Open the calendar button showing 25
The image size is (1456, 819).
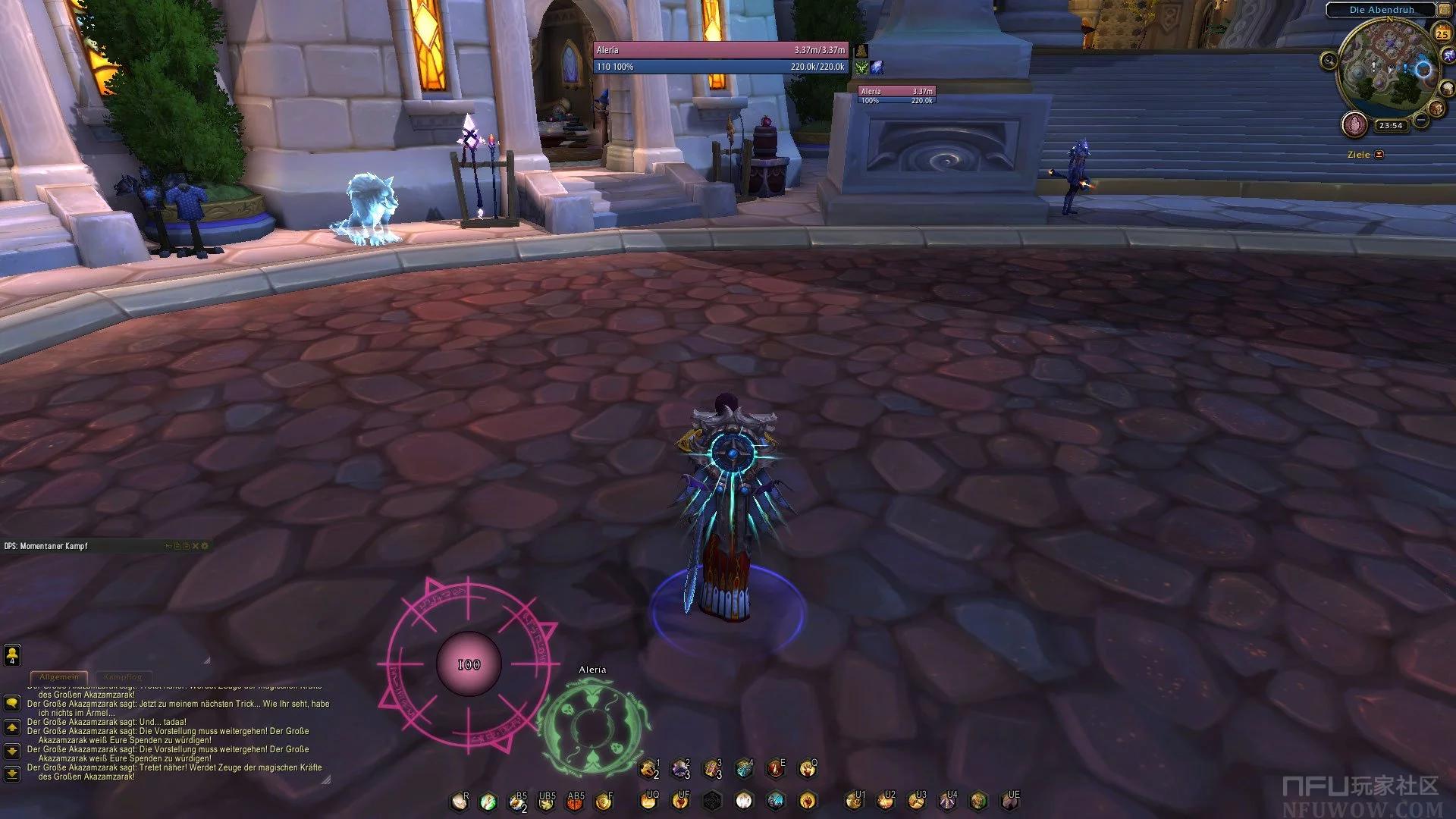click(x=1442, y=33)
